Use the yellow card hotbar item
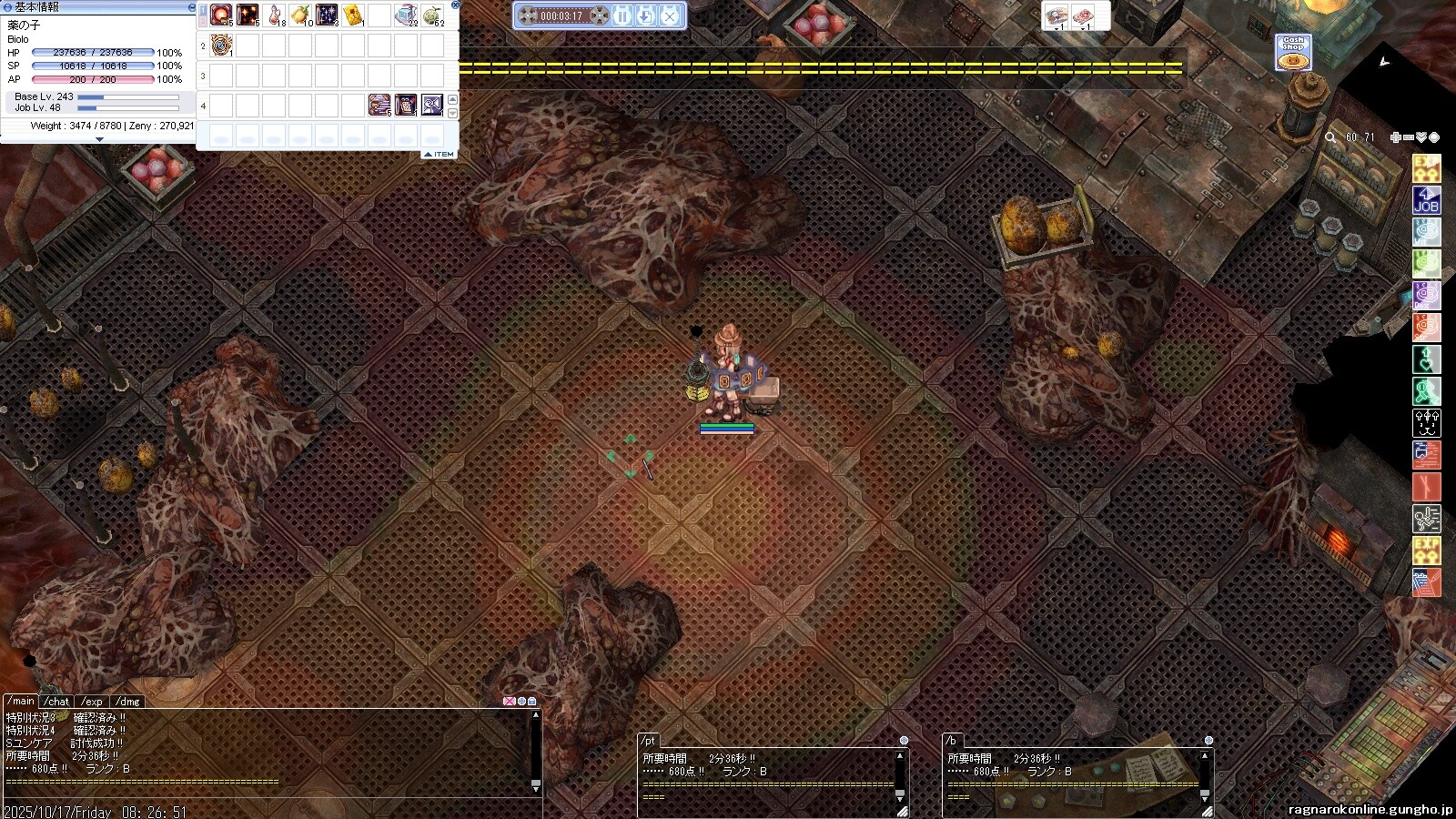1456x819 pixels. click(353, 15)
